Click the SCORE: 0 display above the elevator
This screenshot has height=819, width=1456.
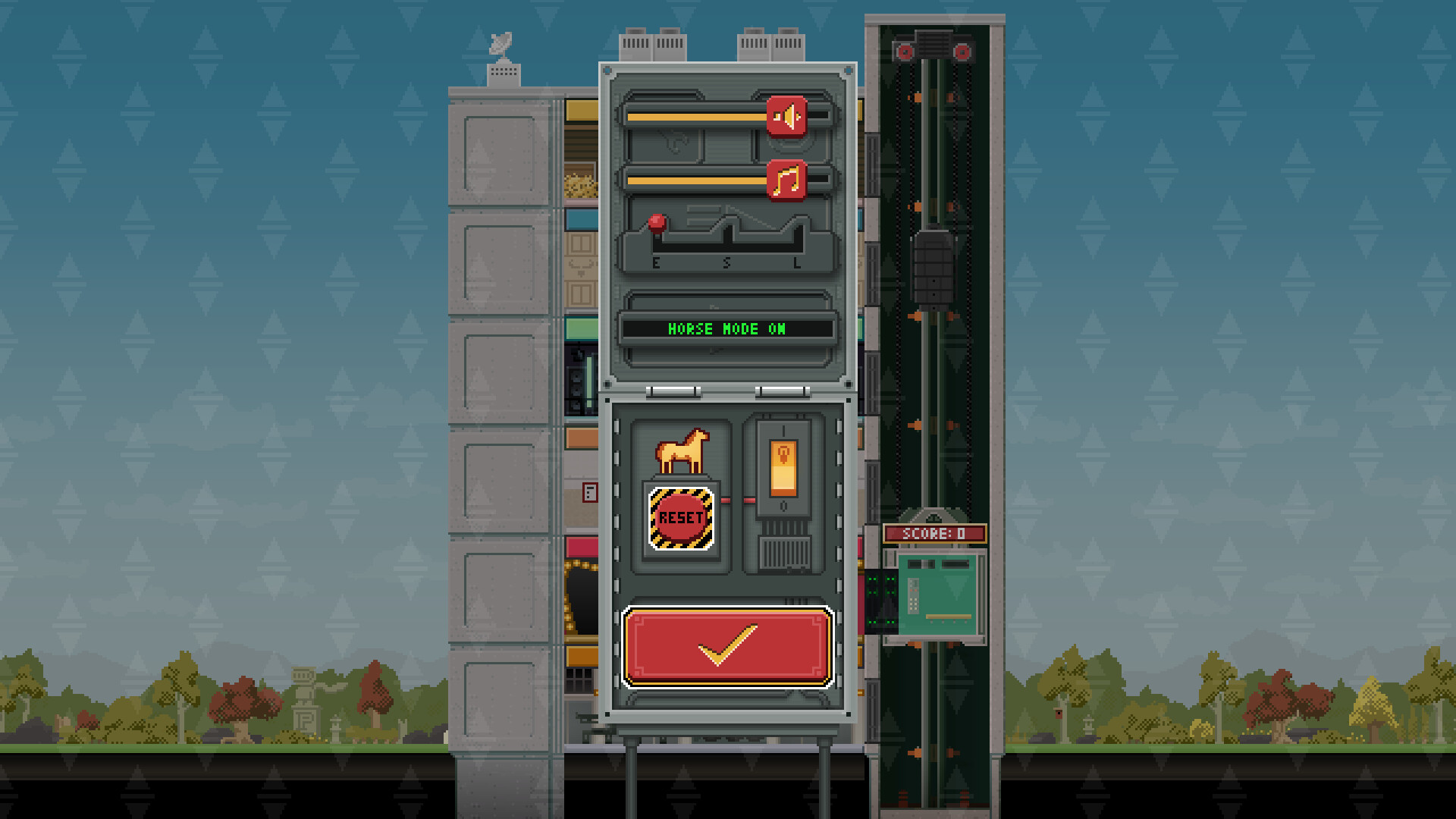(x=937, y=534)
